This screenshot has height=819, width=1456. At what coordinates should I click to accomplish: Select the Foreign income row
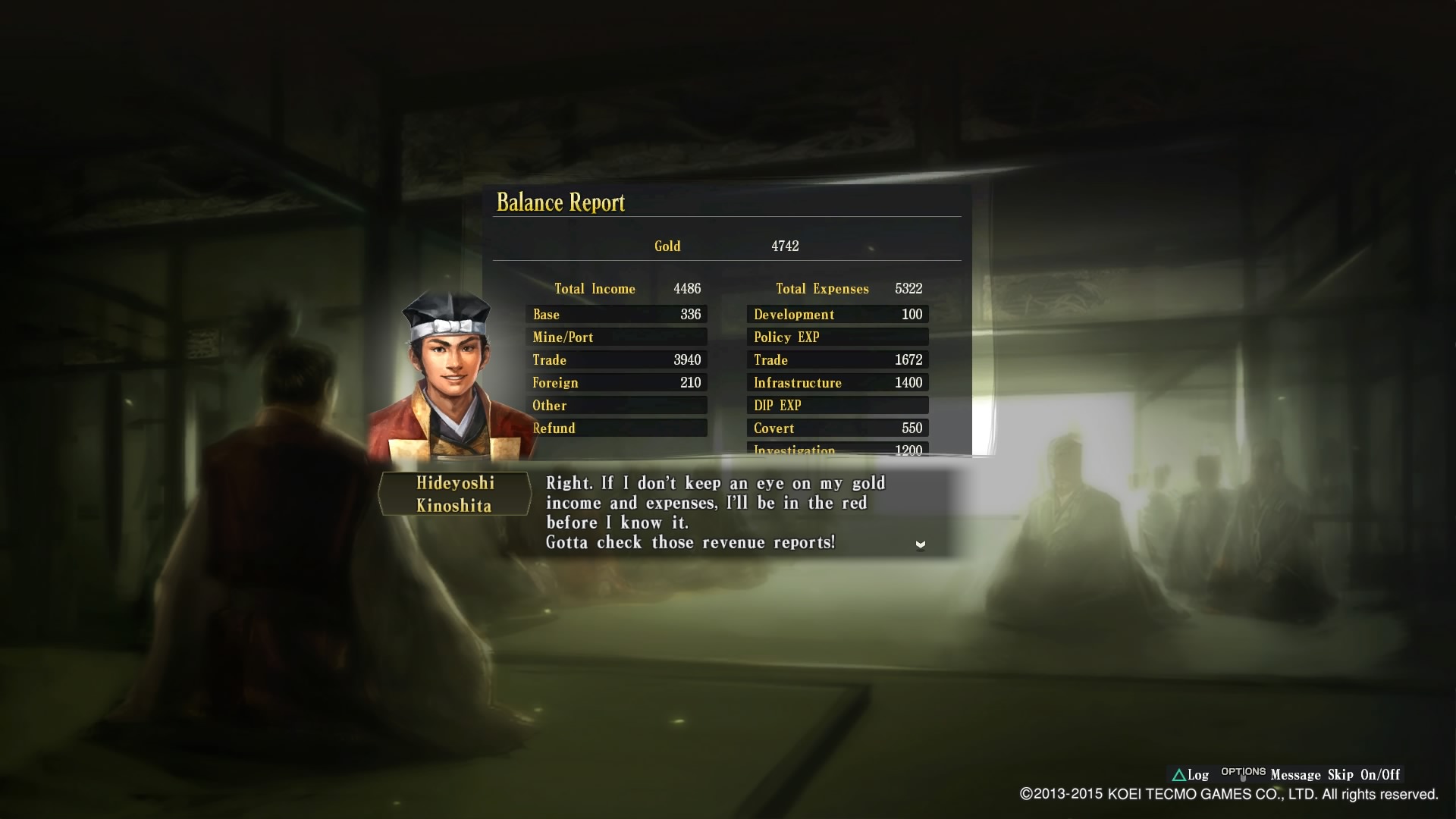616,382
